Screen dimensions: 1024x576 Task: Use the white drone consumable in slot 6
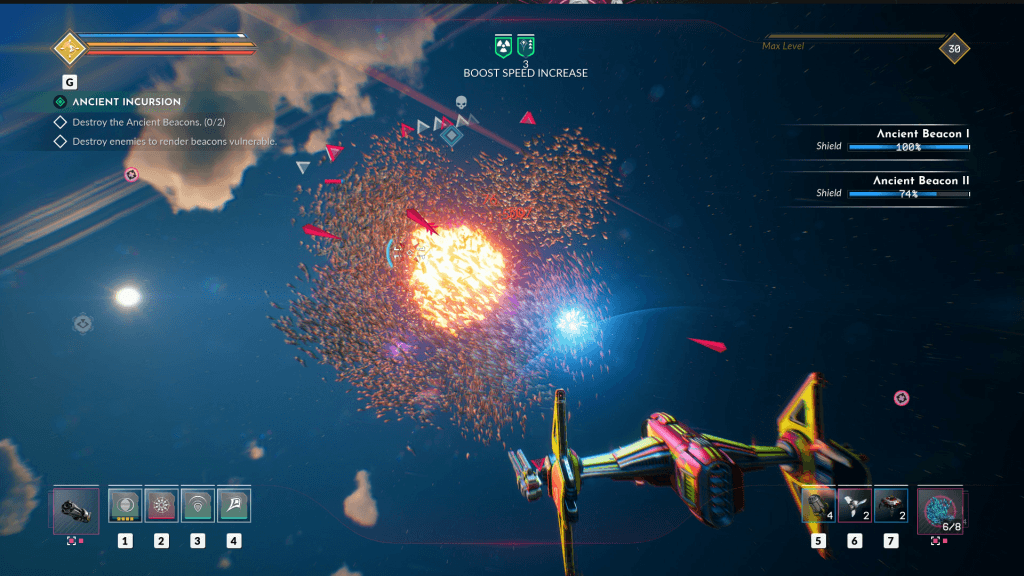click(854, 505)
